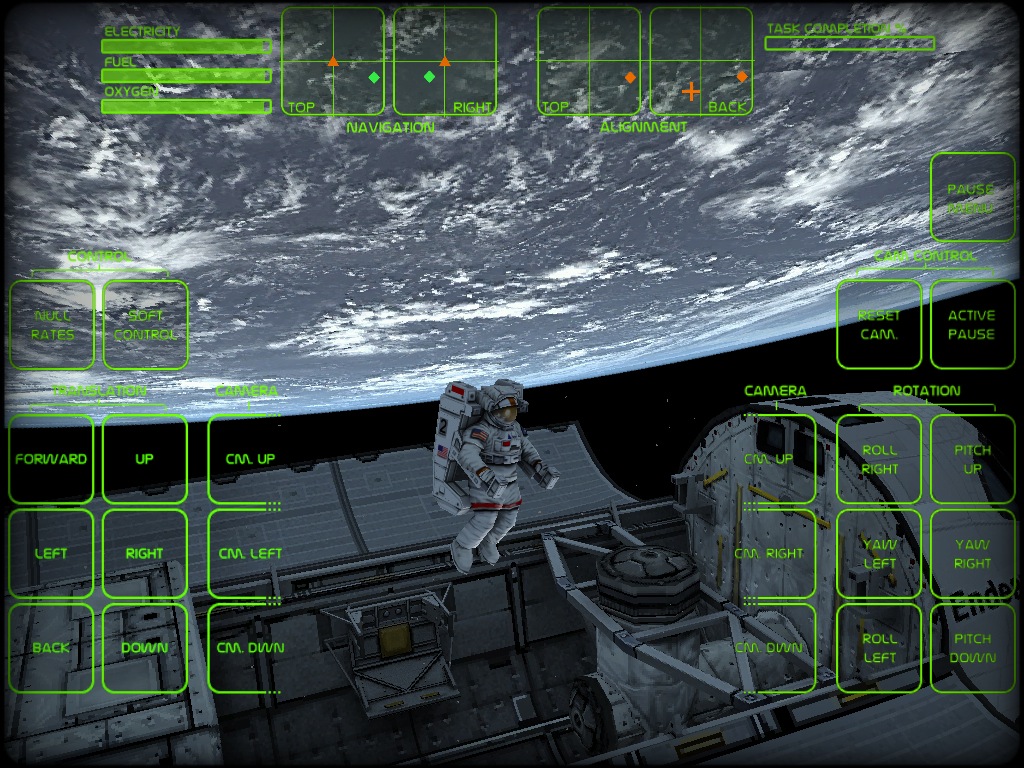
Task: Open the Pause Menu
Action: click(x=972, y=198)
